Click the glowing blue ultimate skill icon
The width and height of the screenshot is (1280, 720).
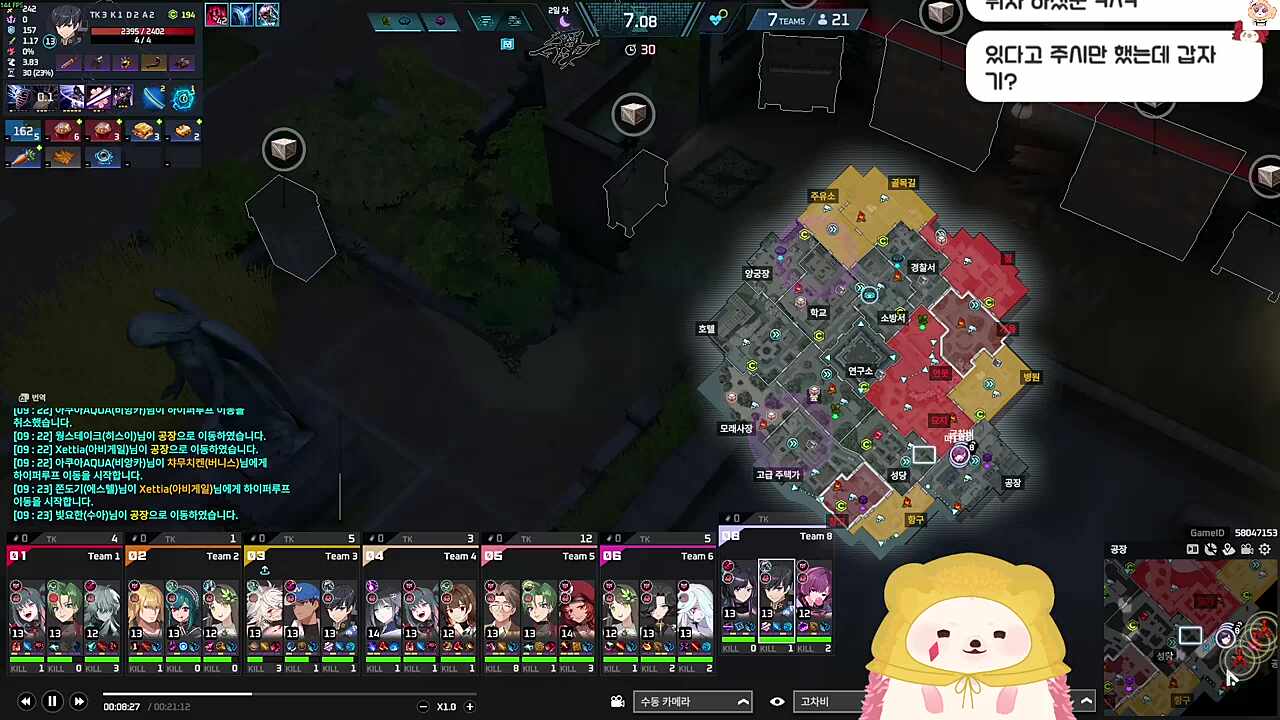pyautogui.click(x=183, y=99)
